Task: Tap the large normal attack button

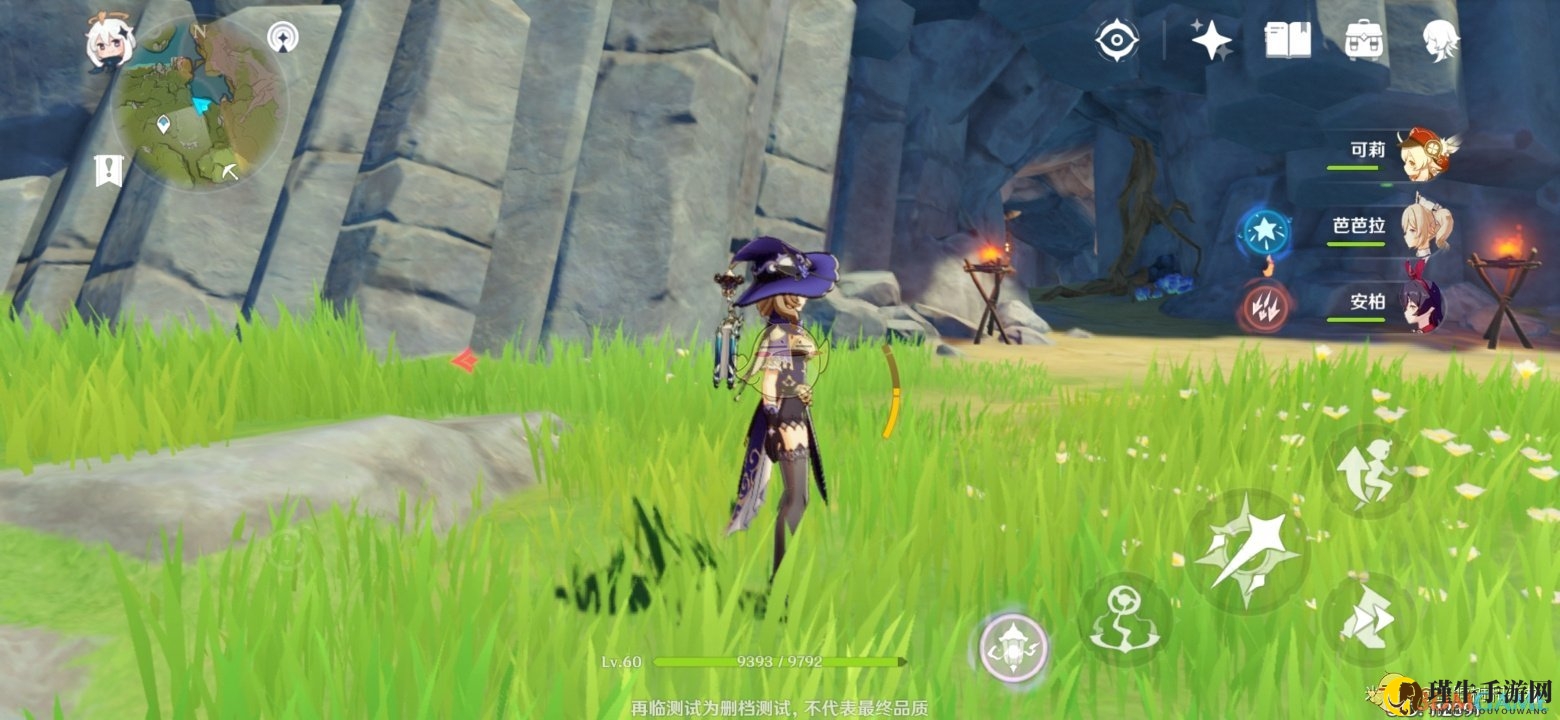Action: (x=1246, y=550)
